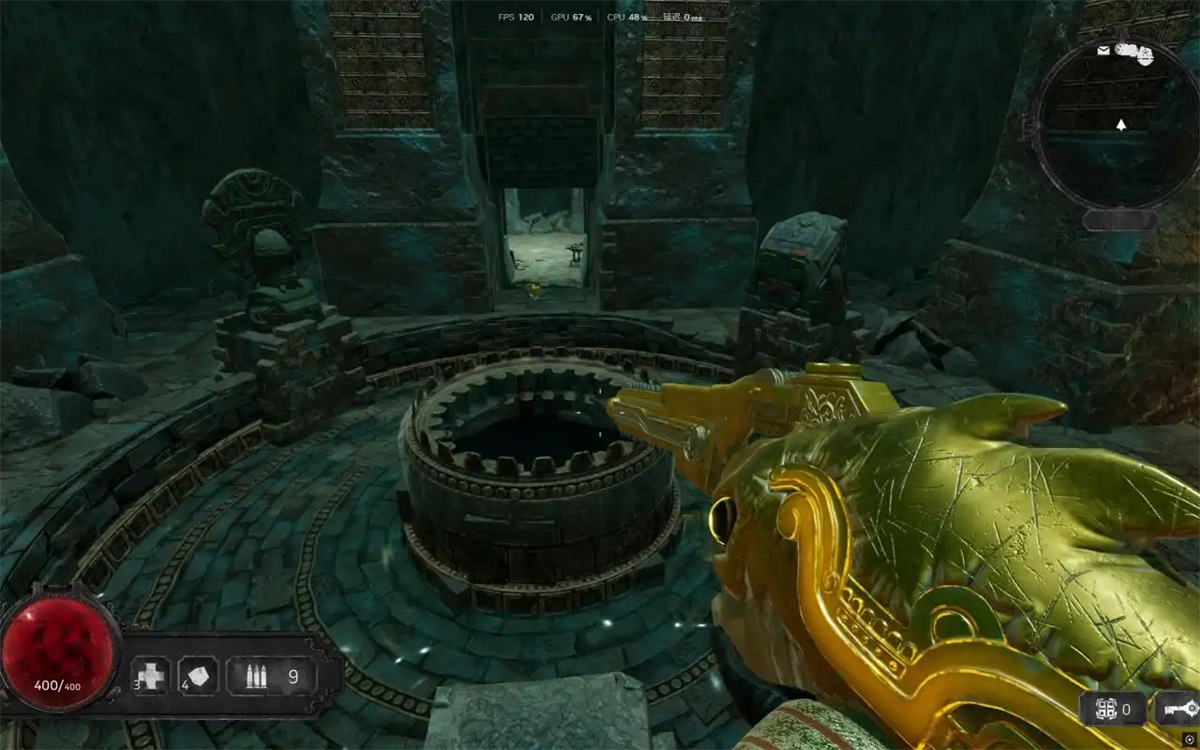Screen dimensions: 1200x750
Task: Click the four-square relic currency icon
Action: pos(1104,709)
